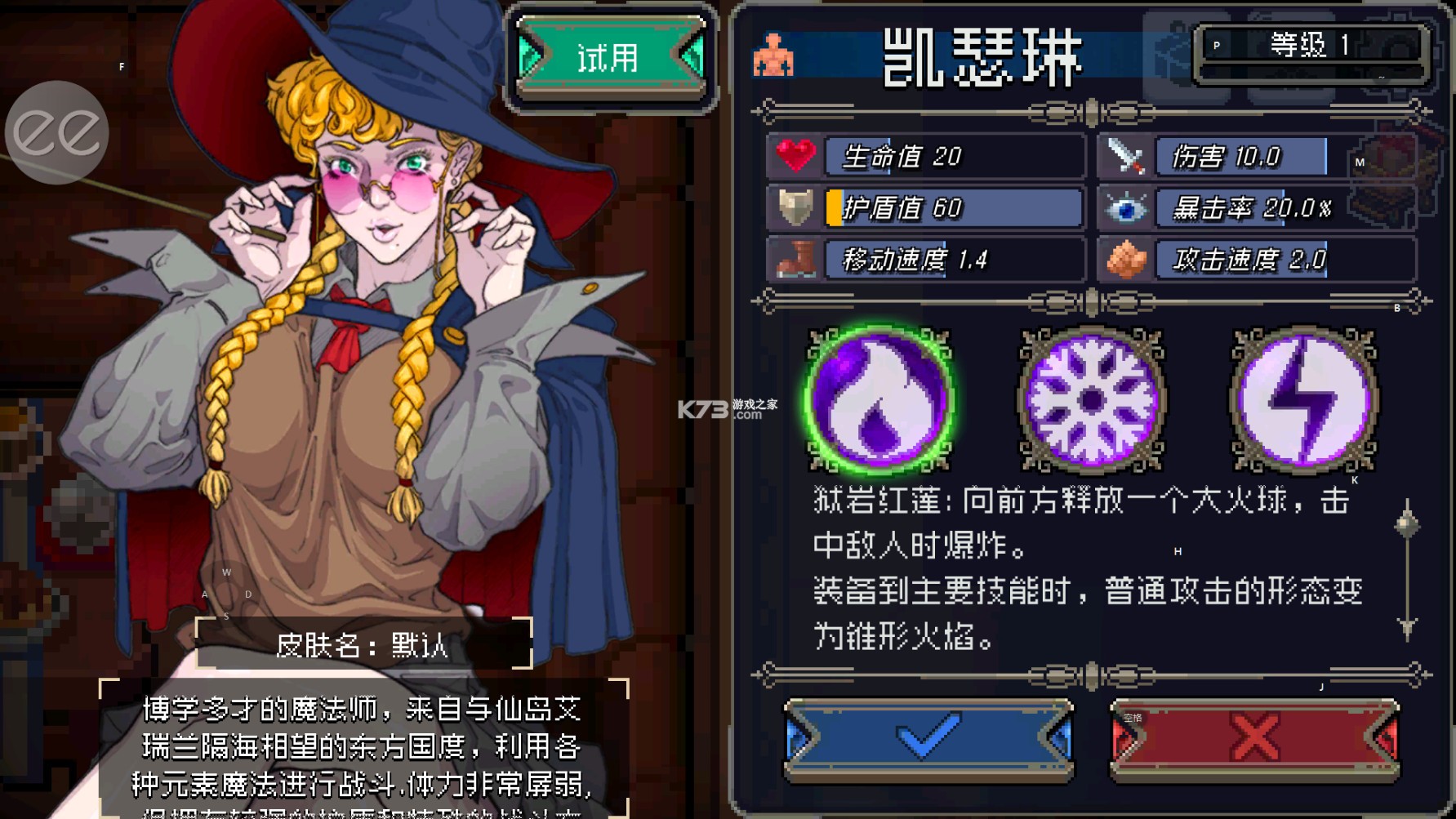Click the shield icon beside 护盾值
Image resolution: width=1456 pixels, height=819 pixels.
click(793, 208)
